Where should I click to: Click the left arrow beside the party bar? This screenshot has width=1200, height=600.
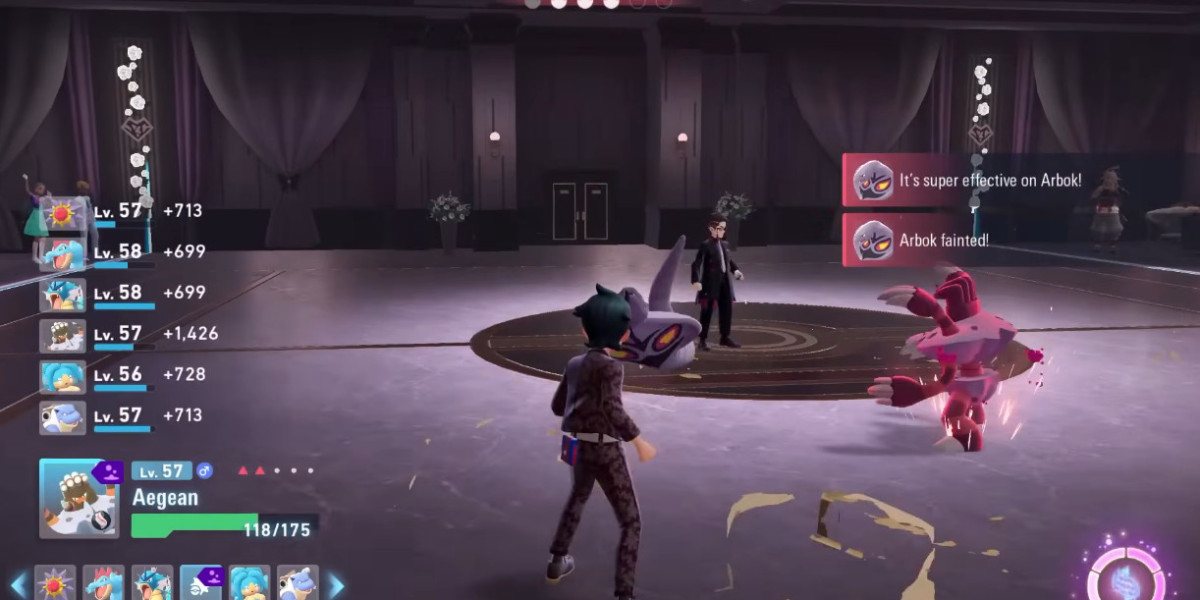[x=17, y=585]
